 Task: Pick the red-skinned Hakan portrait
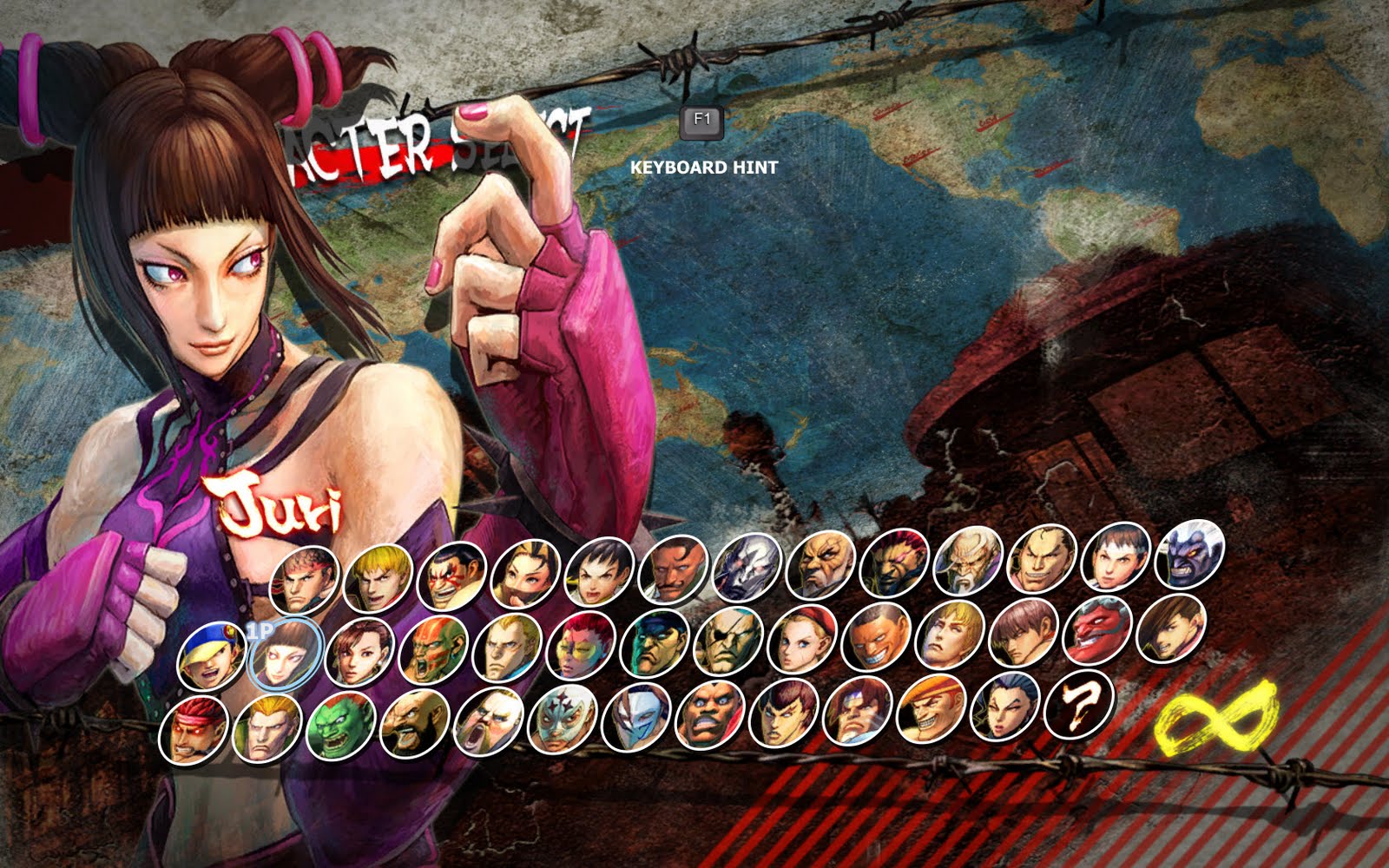pyautogui.click(x=1097, y=630)
